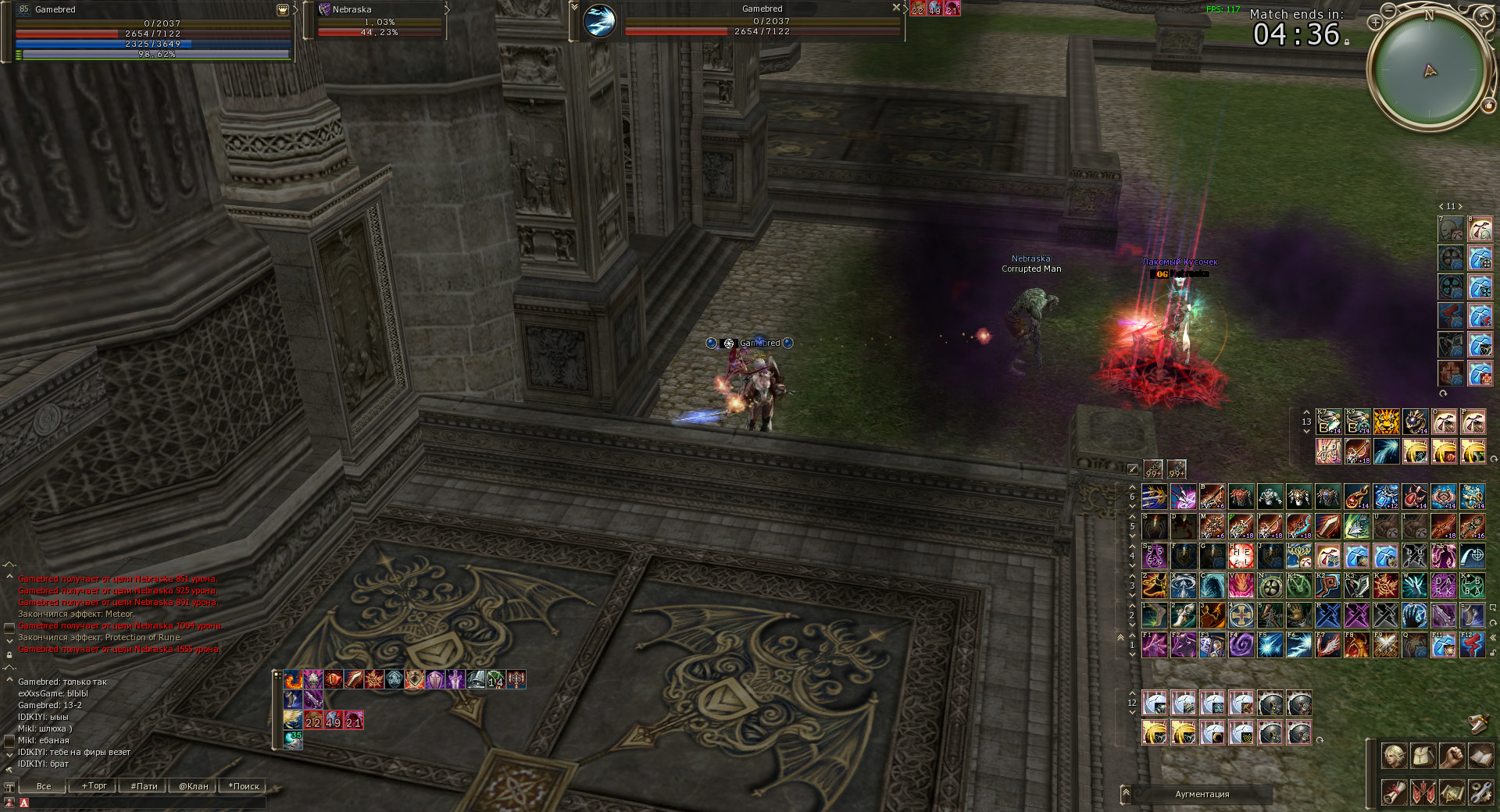Click the round minimap
Image resolution: width=1500 pixels, height=812 pixels.
1429,71
